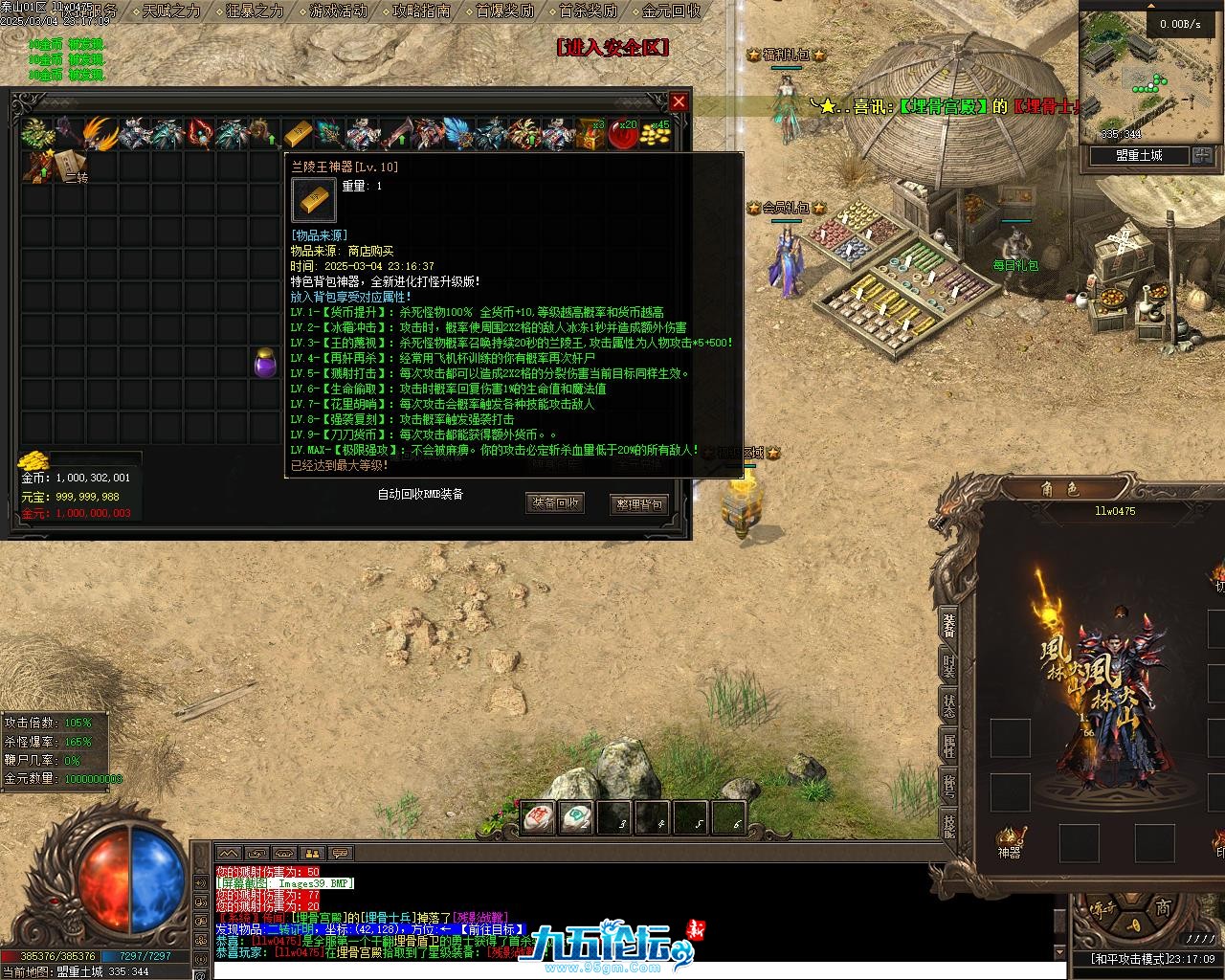
Task: Open the 攻略指南 strategy guide menu
Action: [421, 11]
